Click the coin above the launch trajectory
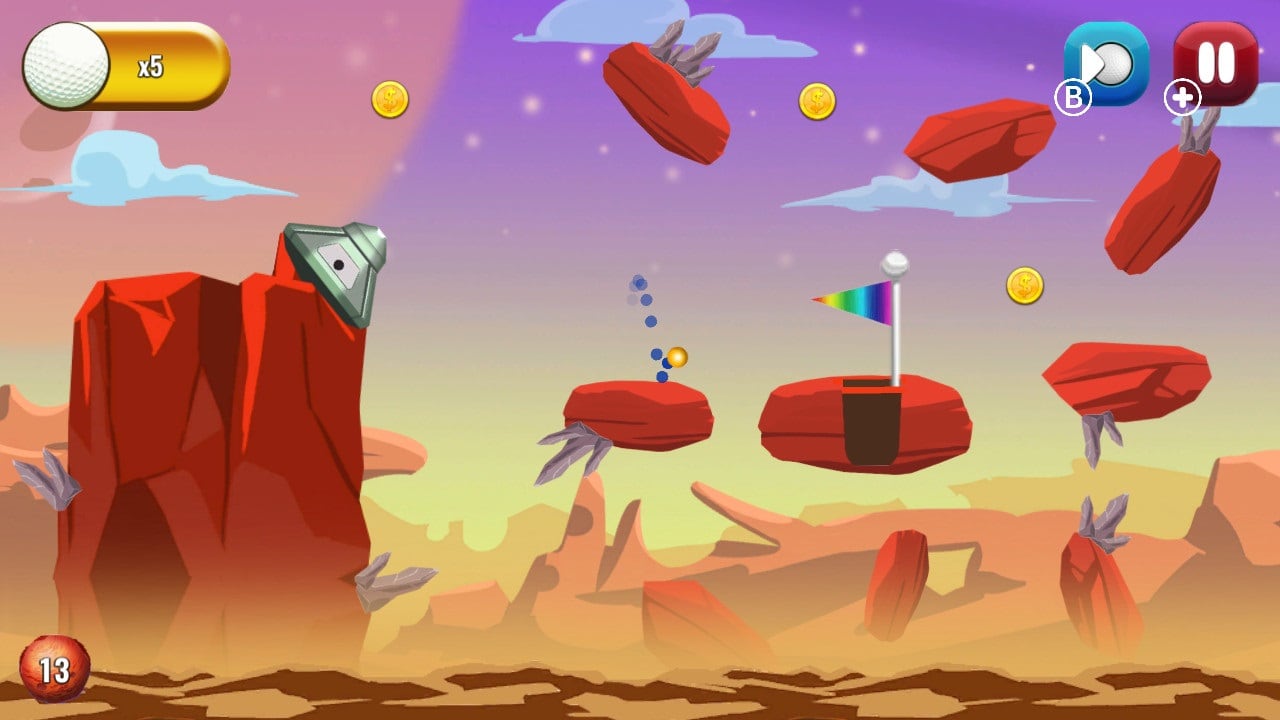This screenshot has width=1280, height=720. click(817, 100)
